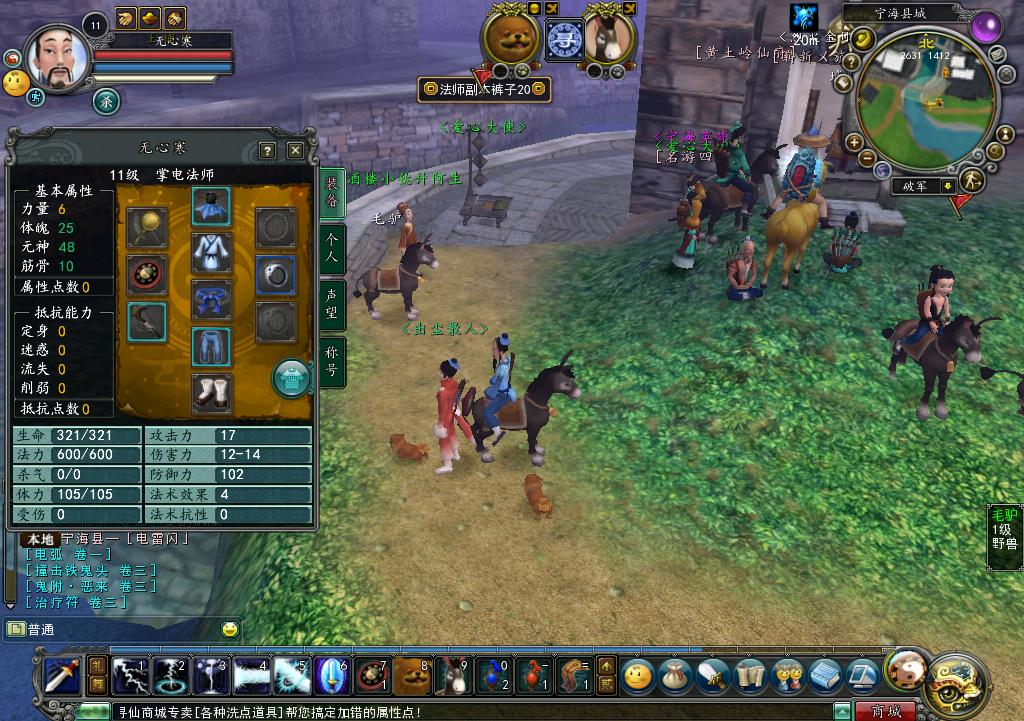This screenshot has height=721, width=1024.
Task: Choose the blue trousers equipment slot
Action: point(211,346)
